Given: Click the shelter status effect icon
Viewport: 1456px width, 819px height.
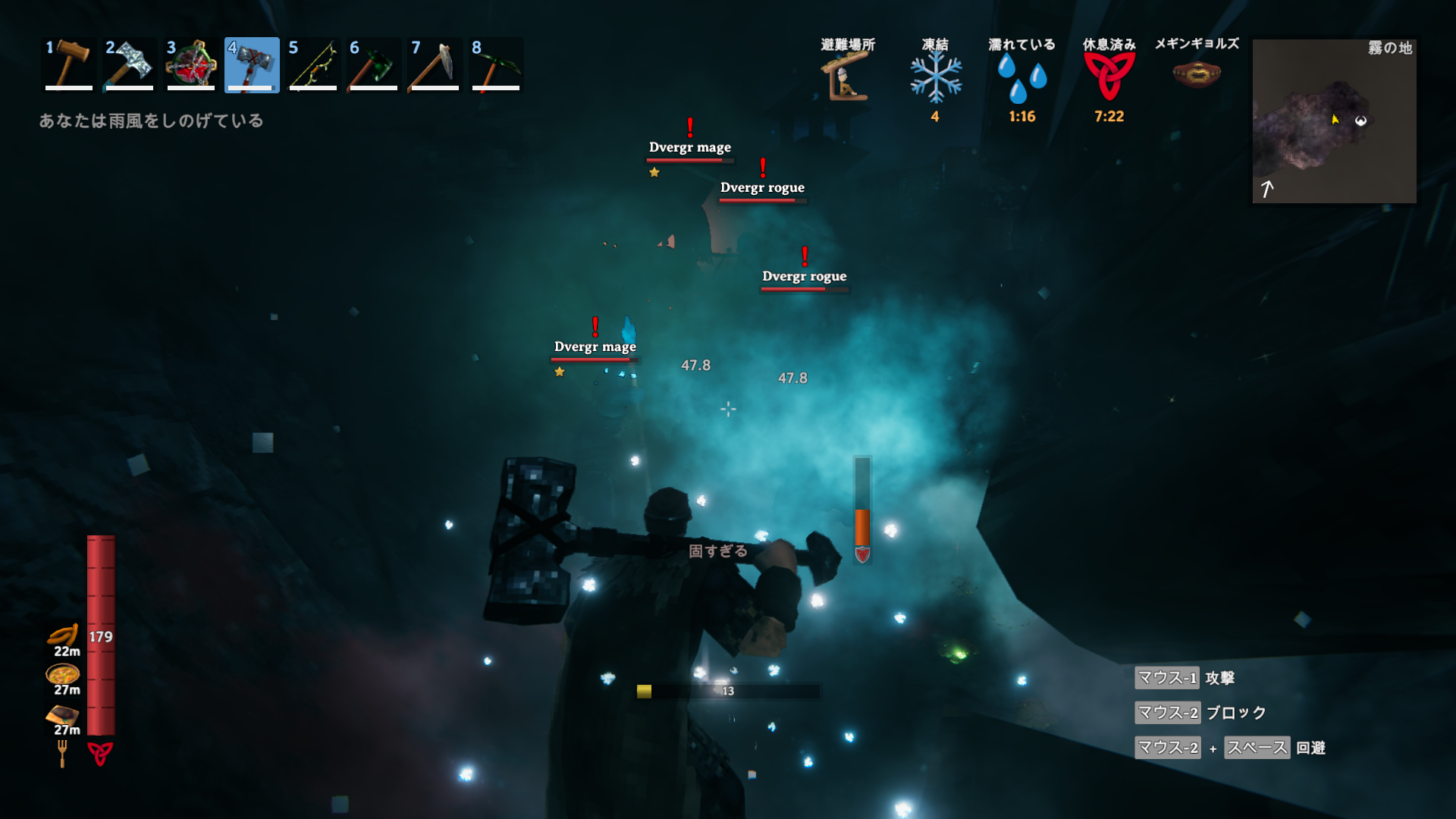Looking at the screenshot, I should click(846, 77).
